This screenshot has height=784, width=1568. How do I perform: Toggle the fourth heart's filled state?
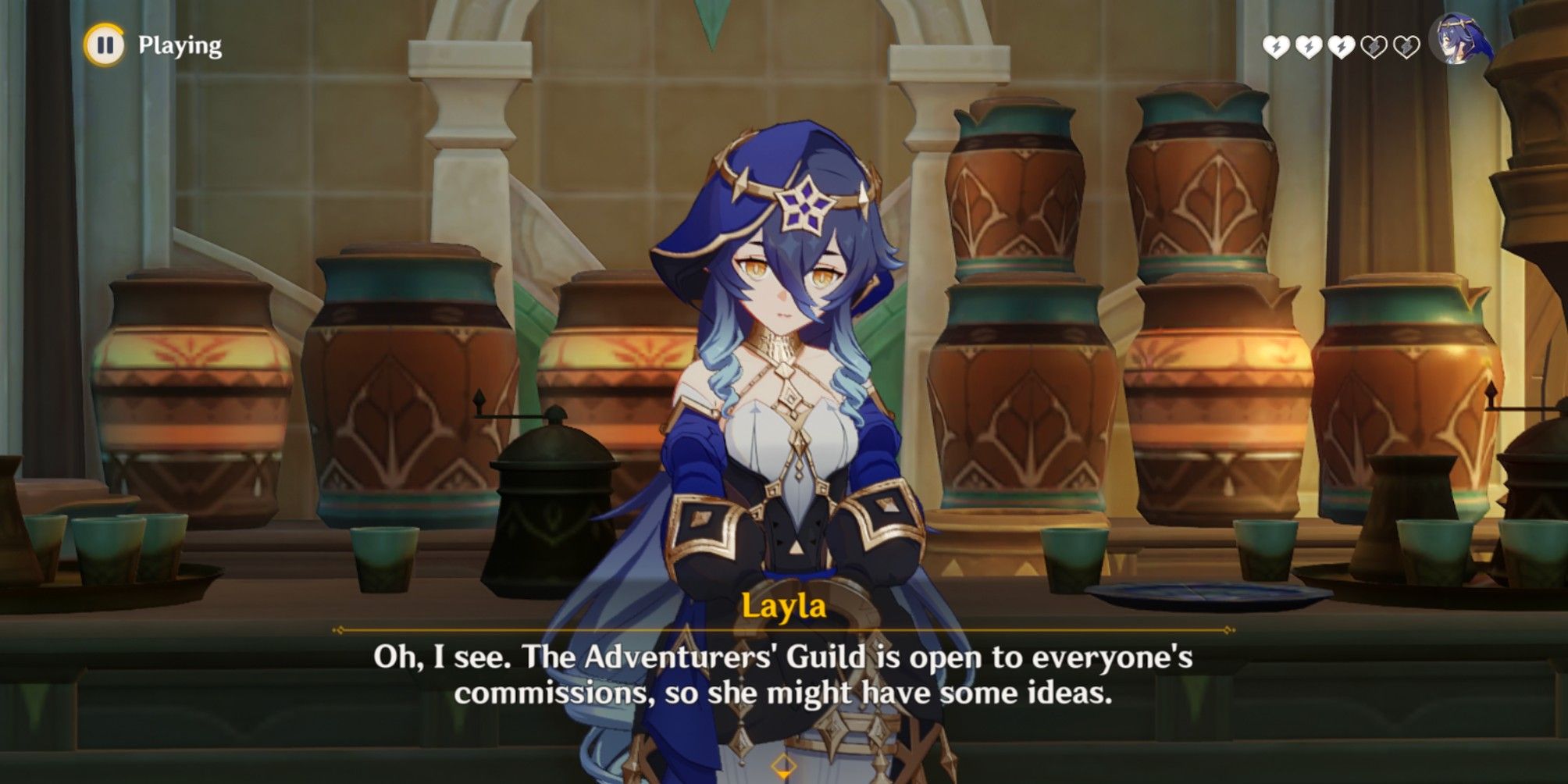click(1374, 48)
